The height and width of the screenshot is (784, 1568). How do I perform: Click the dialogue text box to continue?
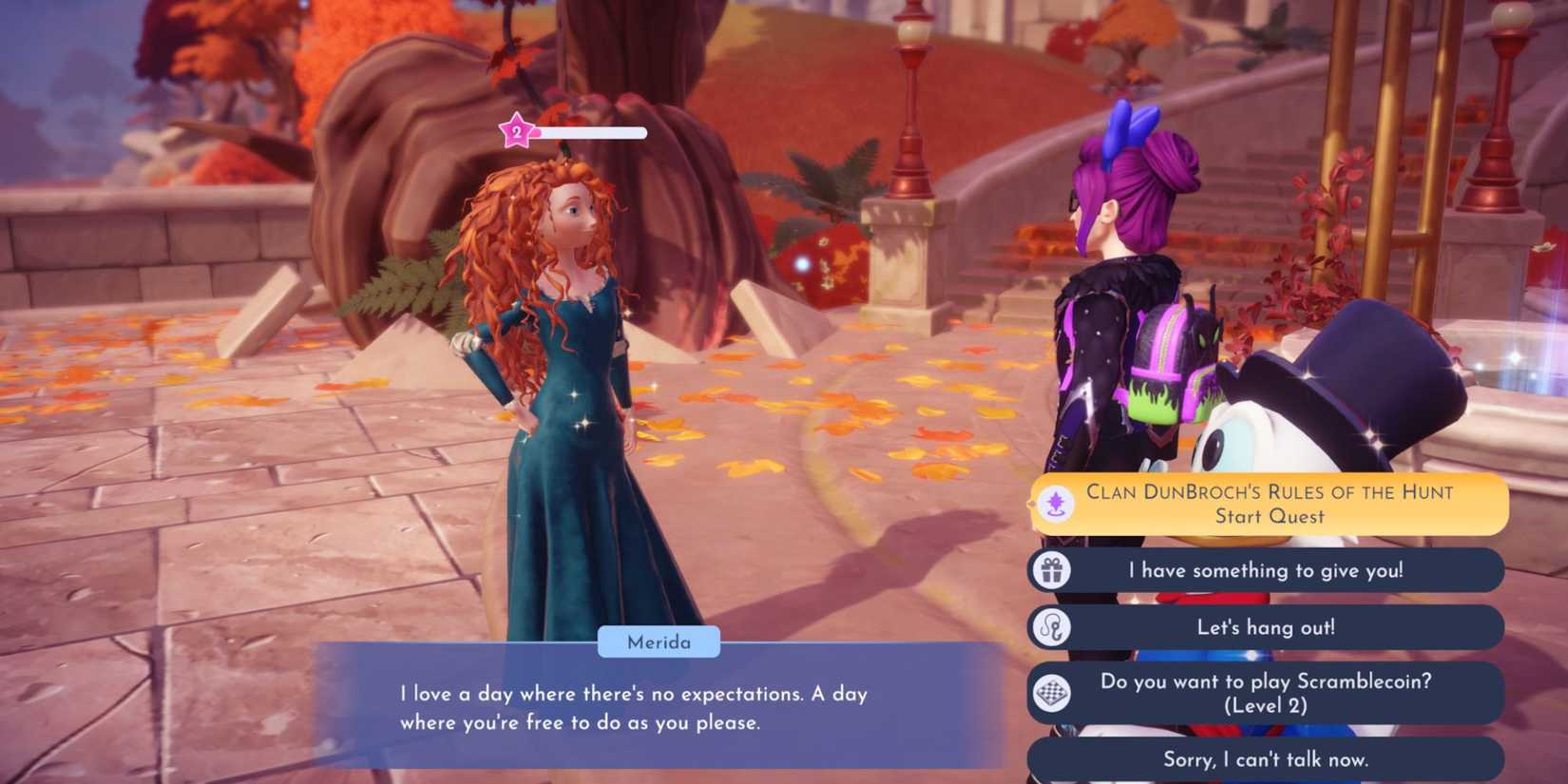(x=637, y=708)
